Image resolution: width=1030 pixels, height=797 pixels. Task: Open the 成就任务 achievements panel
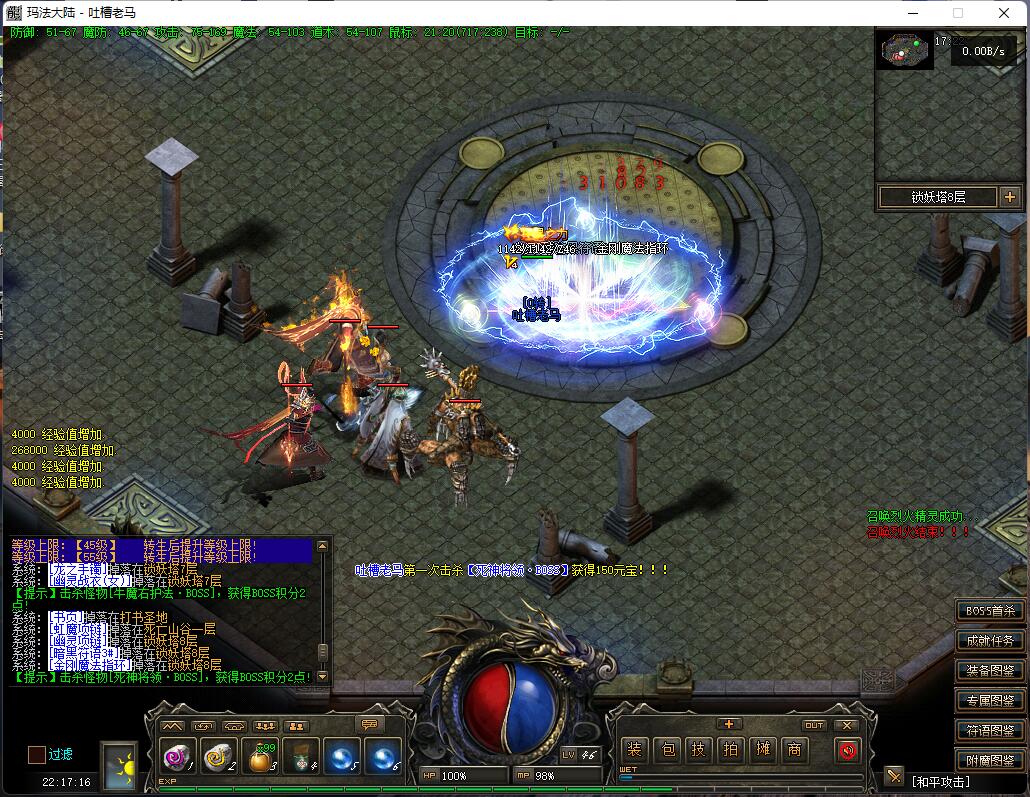click(990, 640)
